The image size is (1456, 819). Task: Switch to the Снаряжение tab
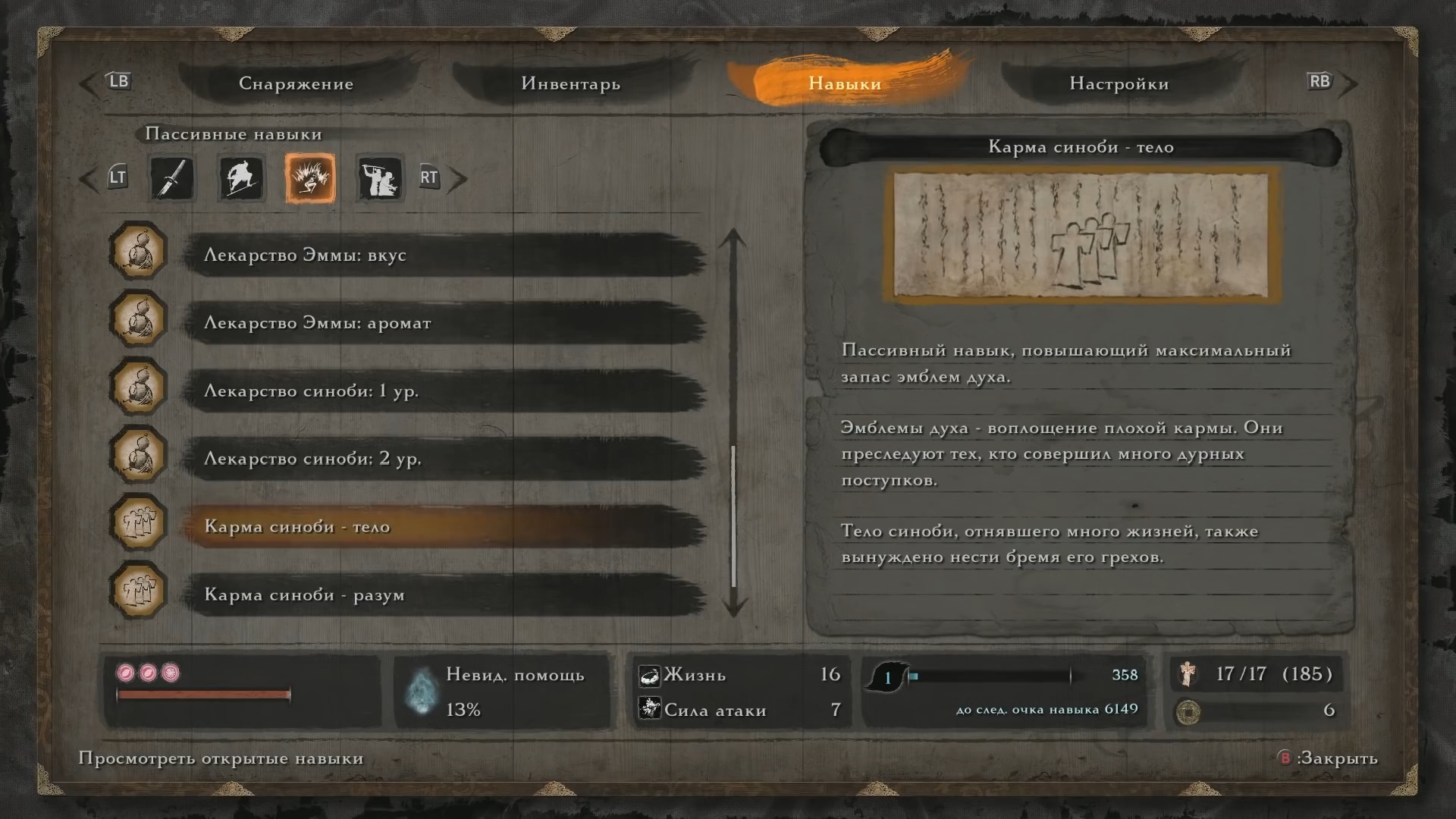pyautogui.click(x=296, y=83)
